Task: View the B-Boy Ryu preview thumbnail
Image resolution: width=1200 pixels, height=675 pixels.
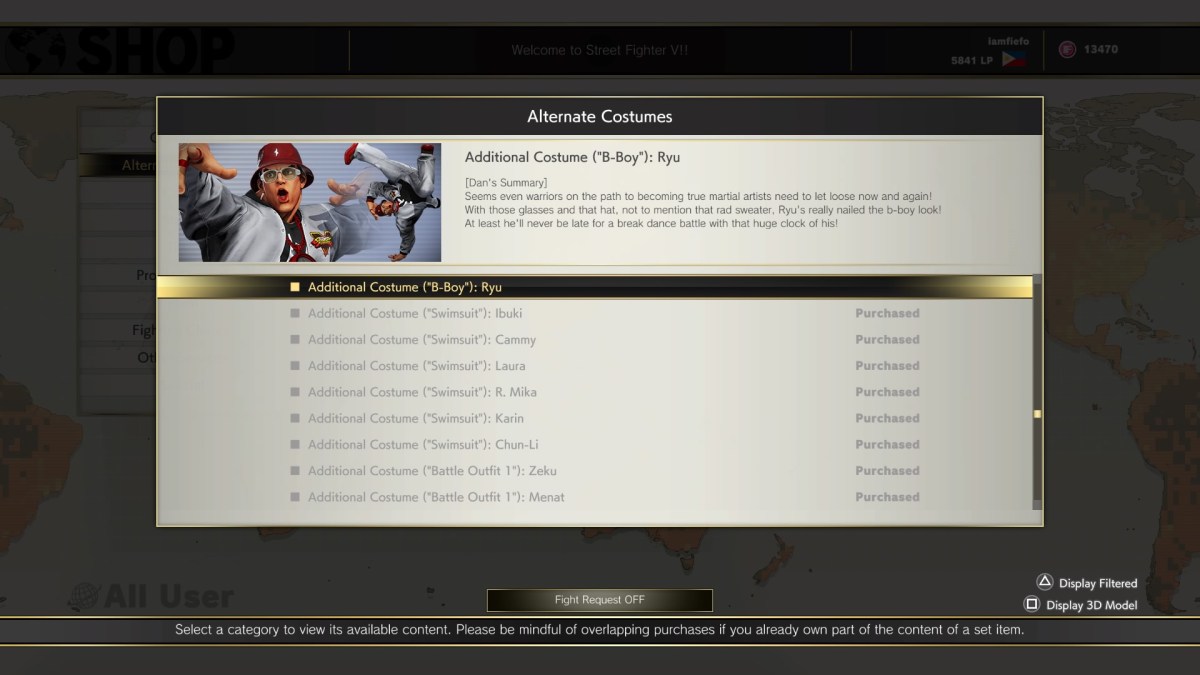Action: coord(310,202)
